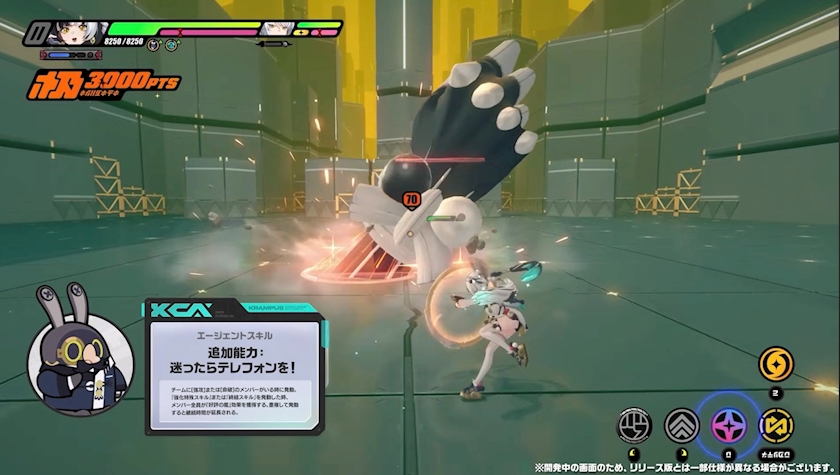Activate the chevron dodge skill
The height and width of the screenshot is (475, 840).
pyautogui.click(x=681, y=427)
